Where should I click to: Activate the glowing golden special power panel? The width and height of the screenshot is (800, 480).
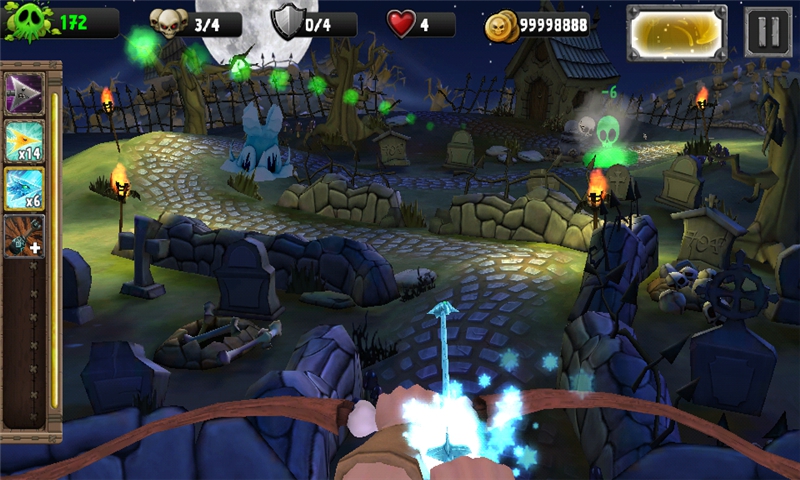(x=677, y=31)
